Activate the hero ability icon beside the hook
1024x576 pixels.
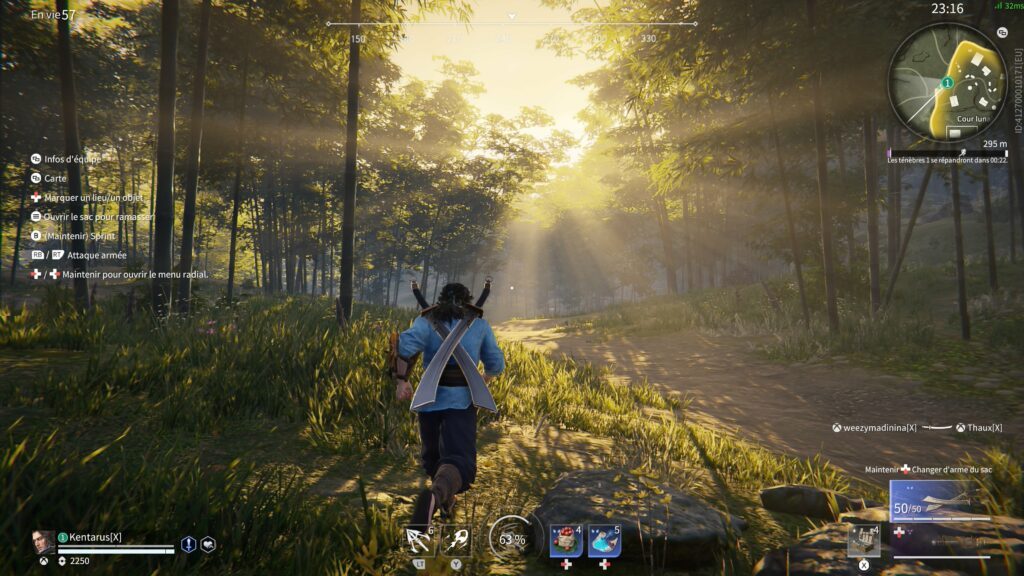(x=456, y=541)
